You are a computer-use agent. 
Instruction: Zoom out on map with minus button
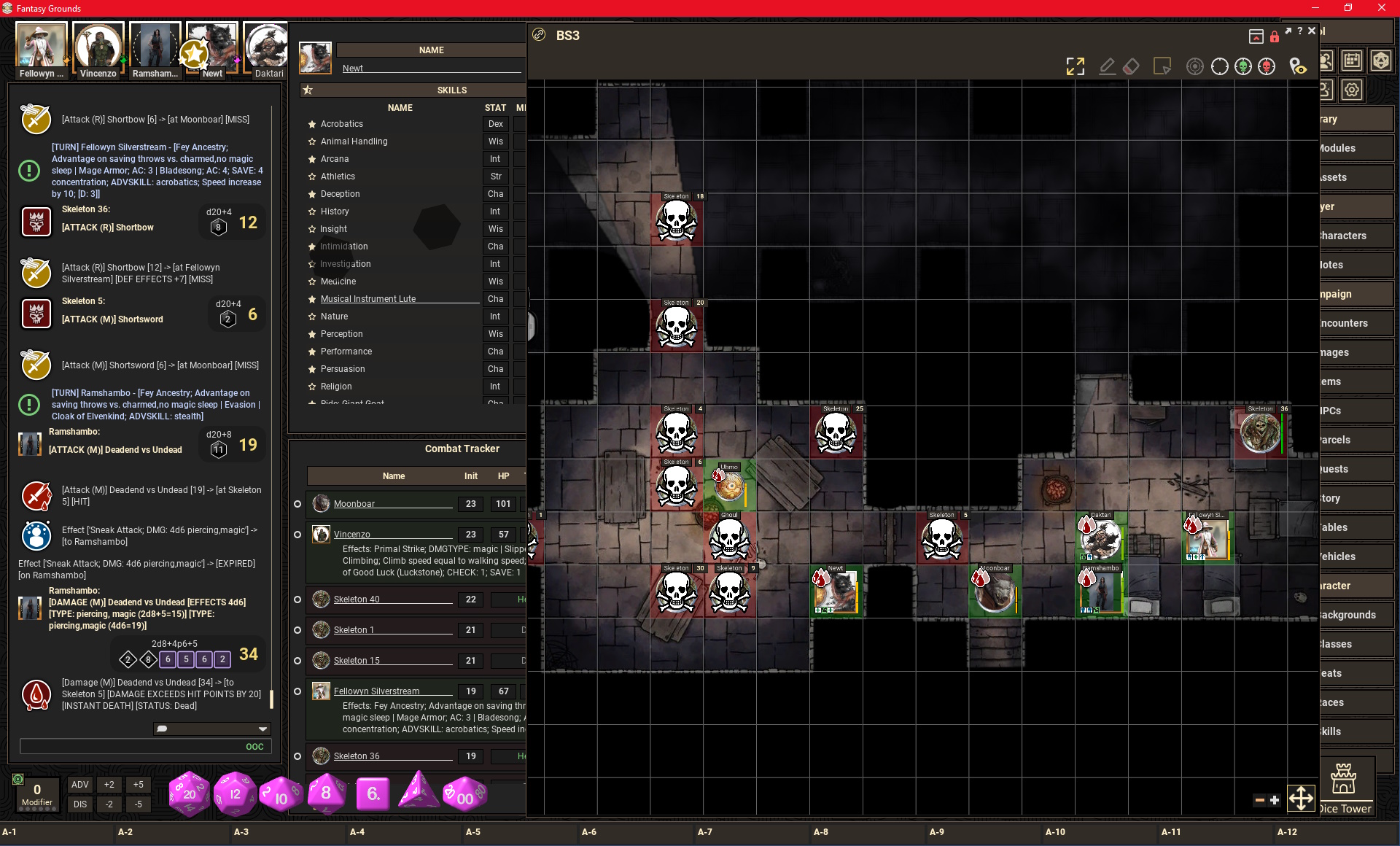(1259, 800)
